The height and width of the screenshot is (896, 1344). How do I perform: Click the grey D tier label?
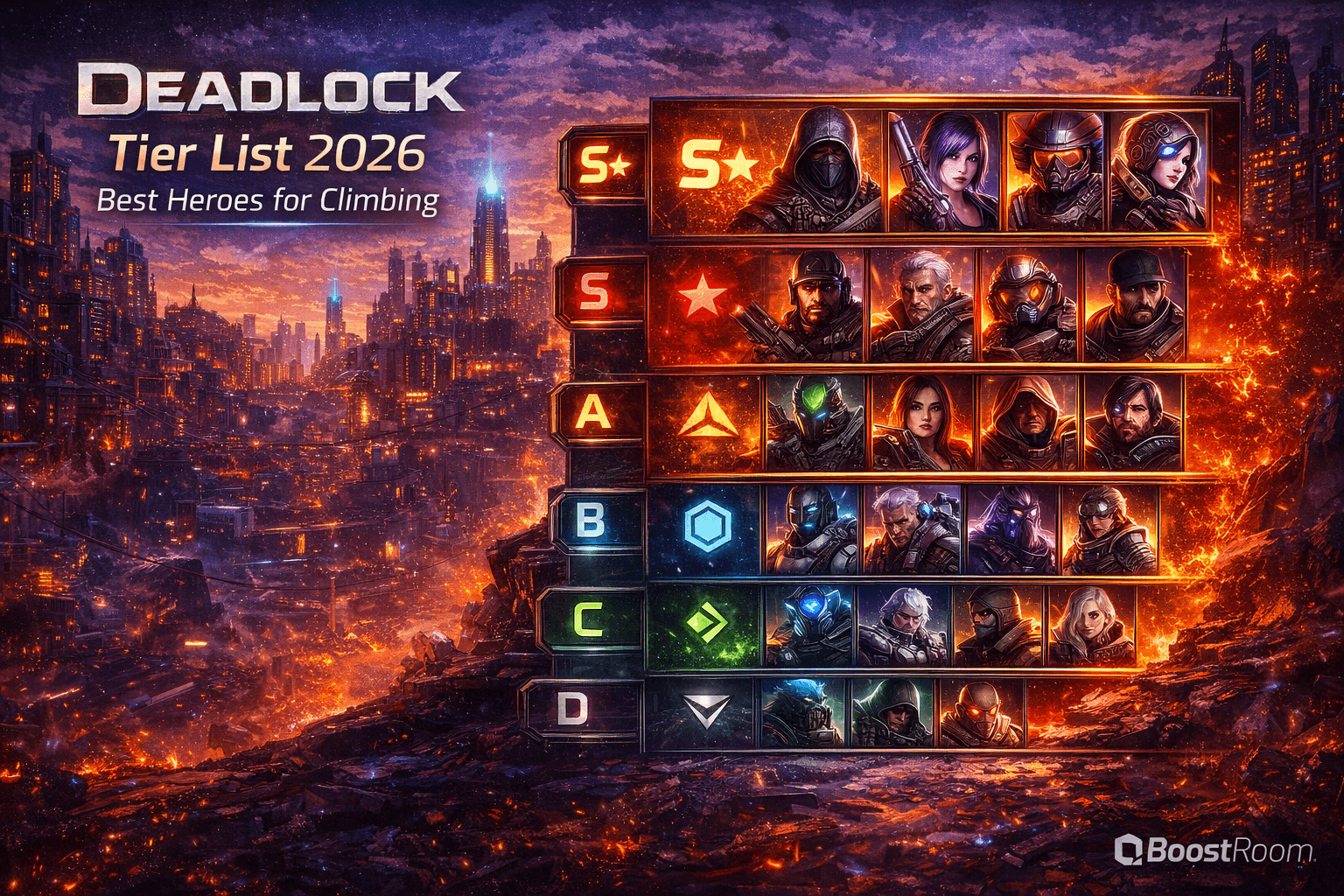click(572, 710)
